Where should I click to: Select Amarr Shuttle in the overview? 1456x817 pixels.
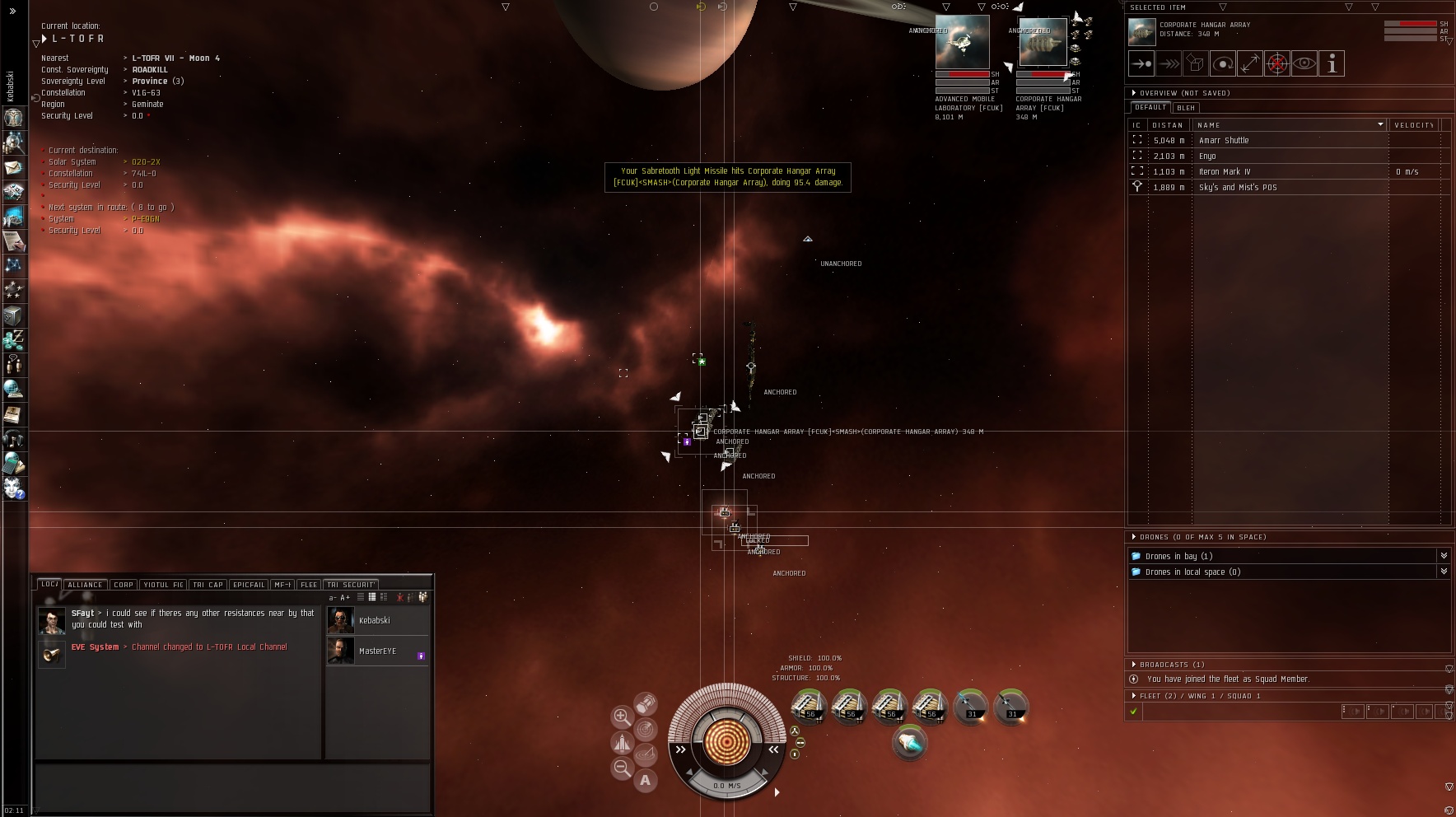click(x=1224, y=141)
